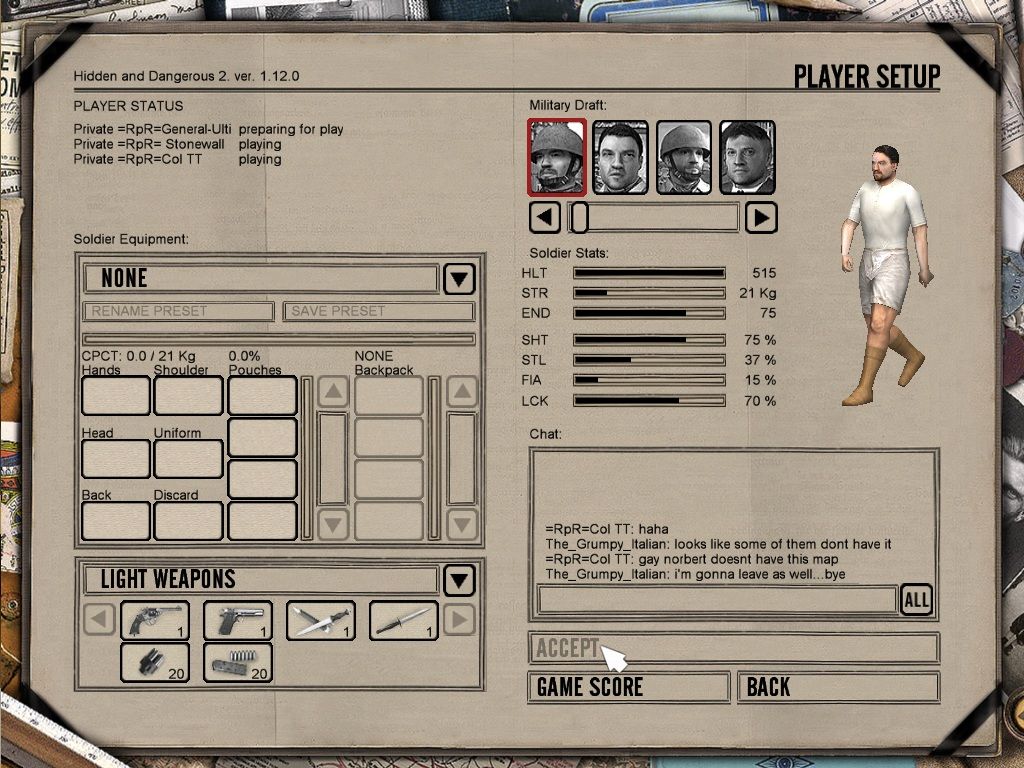Click the military draft left arrow
The width and height of the screenshot is (1024, 768).
[544, 217]
